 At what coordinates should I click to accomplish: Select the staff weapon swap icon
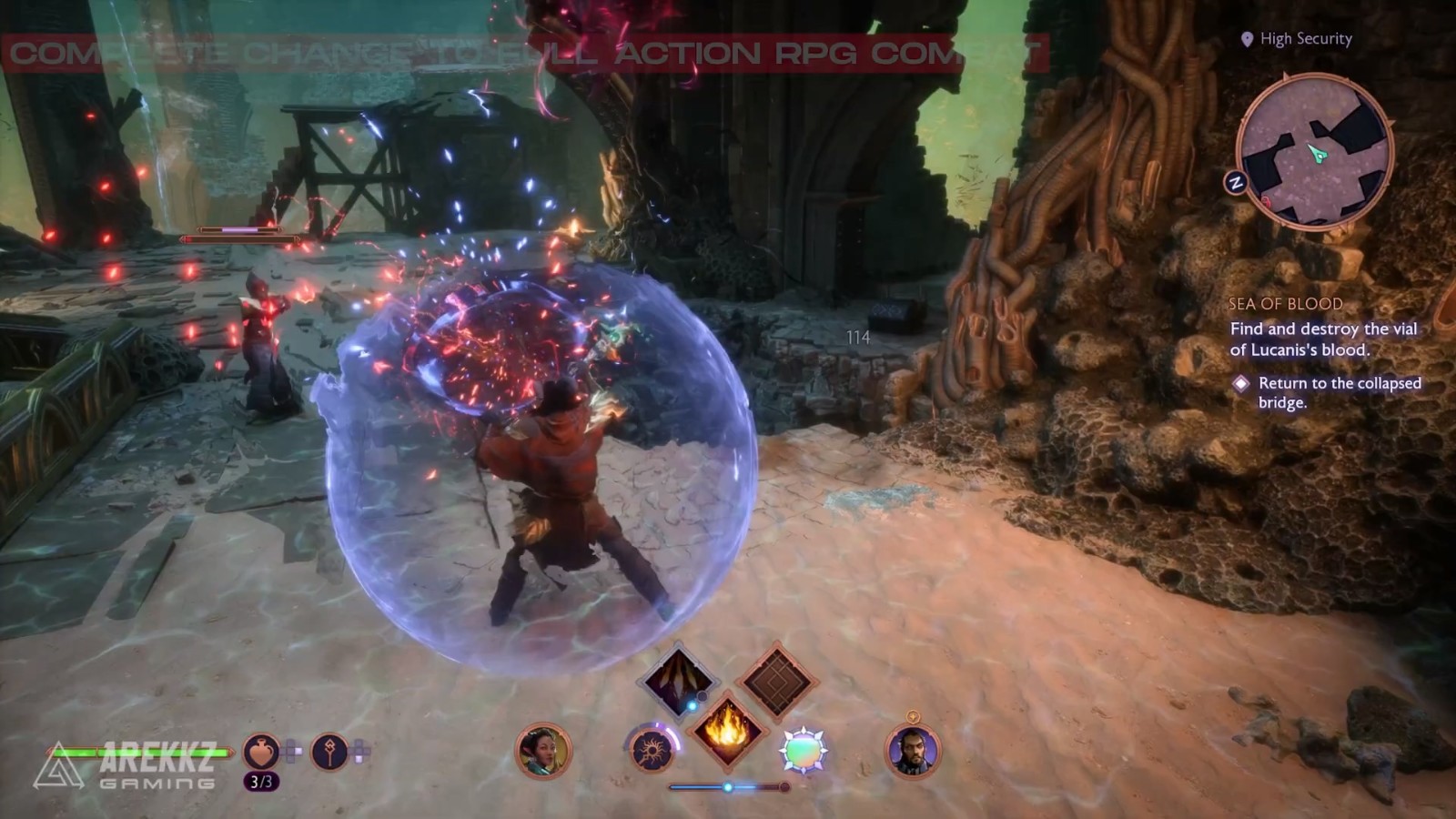pyautogui.click(x=329, y=752)
